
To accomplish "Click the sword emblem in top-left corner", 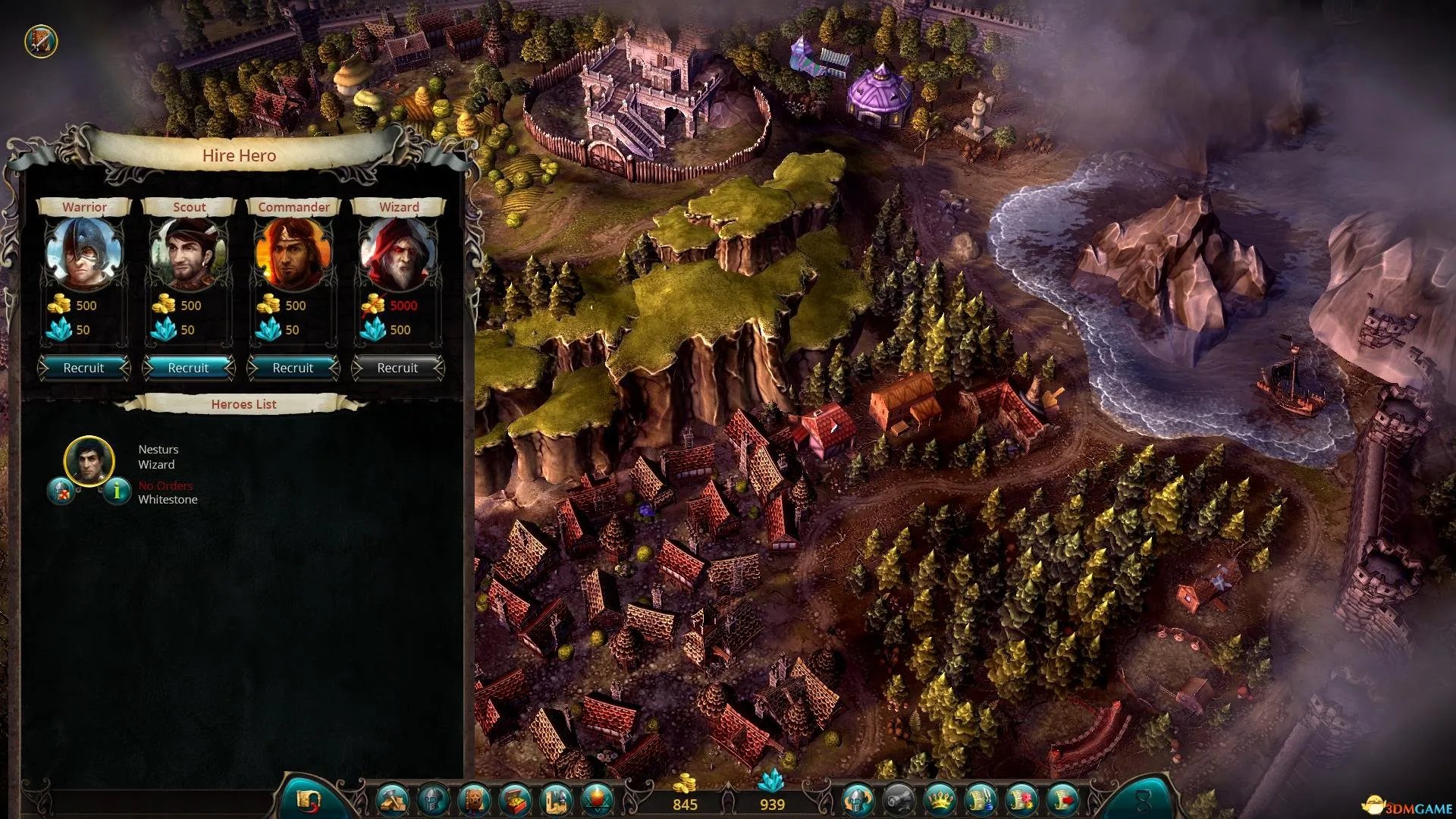I will point(41,41).
